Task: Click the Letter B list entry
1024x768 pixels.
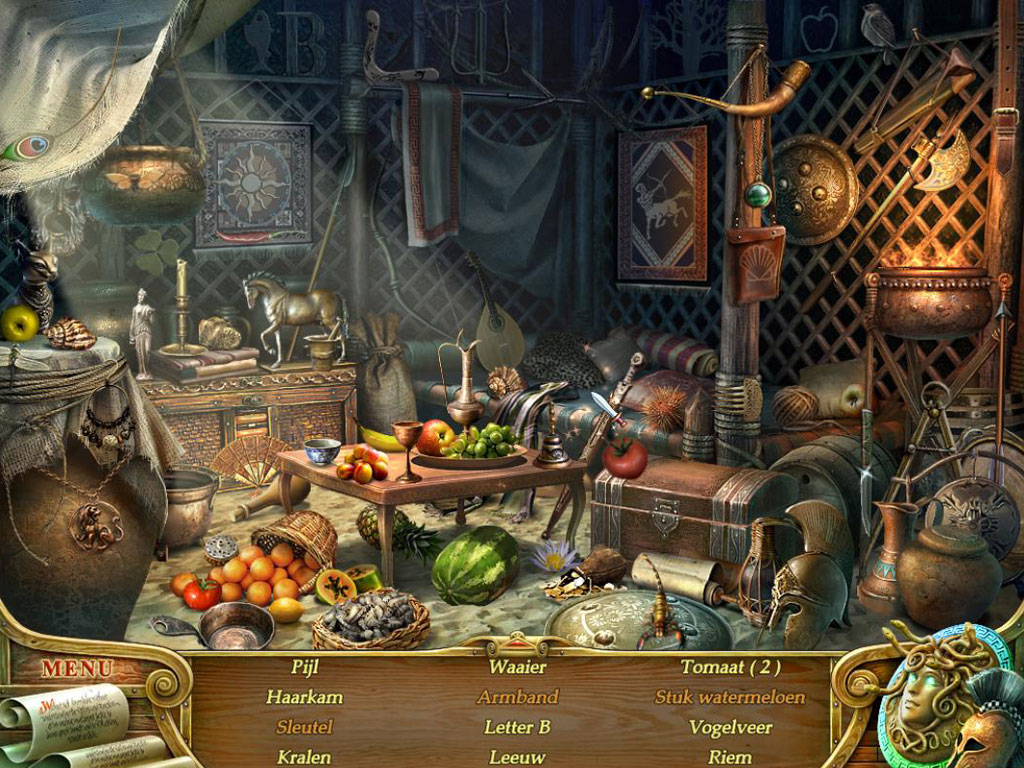Action: [x=517, y=727]
